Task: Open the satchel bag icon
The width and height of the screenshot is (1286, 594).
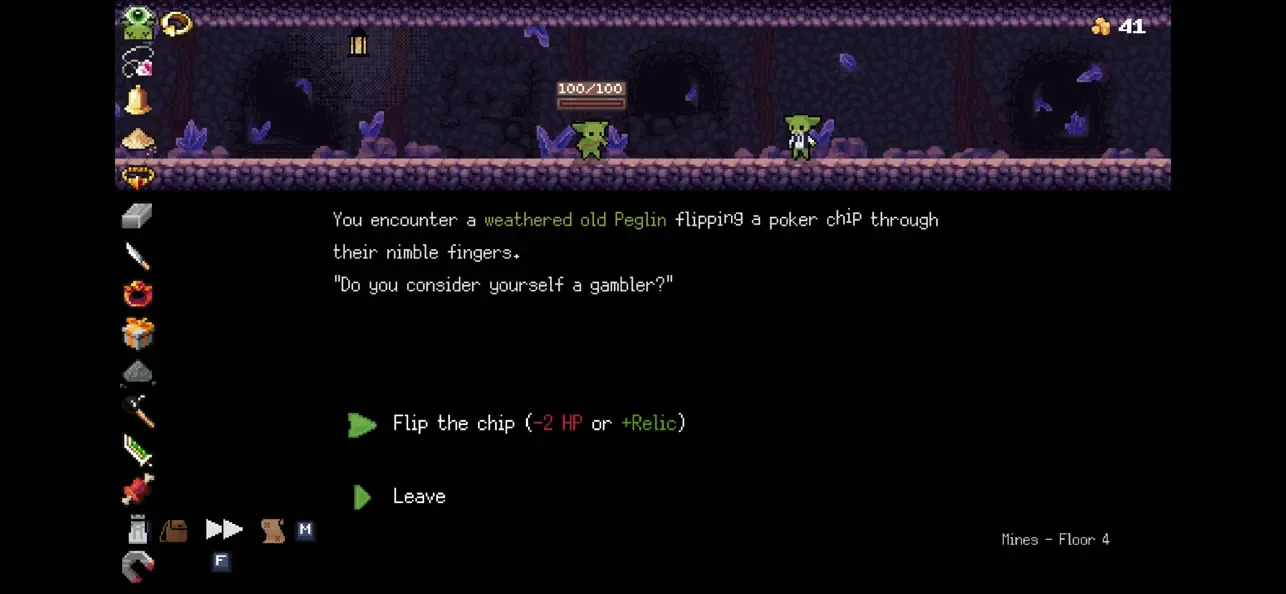Action: (x=174, y=530)
